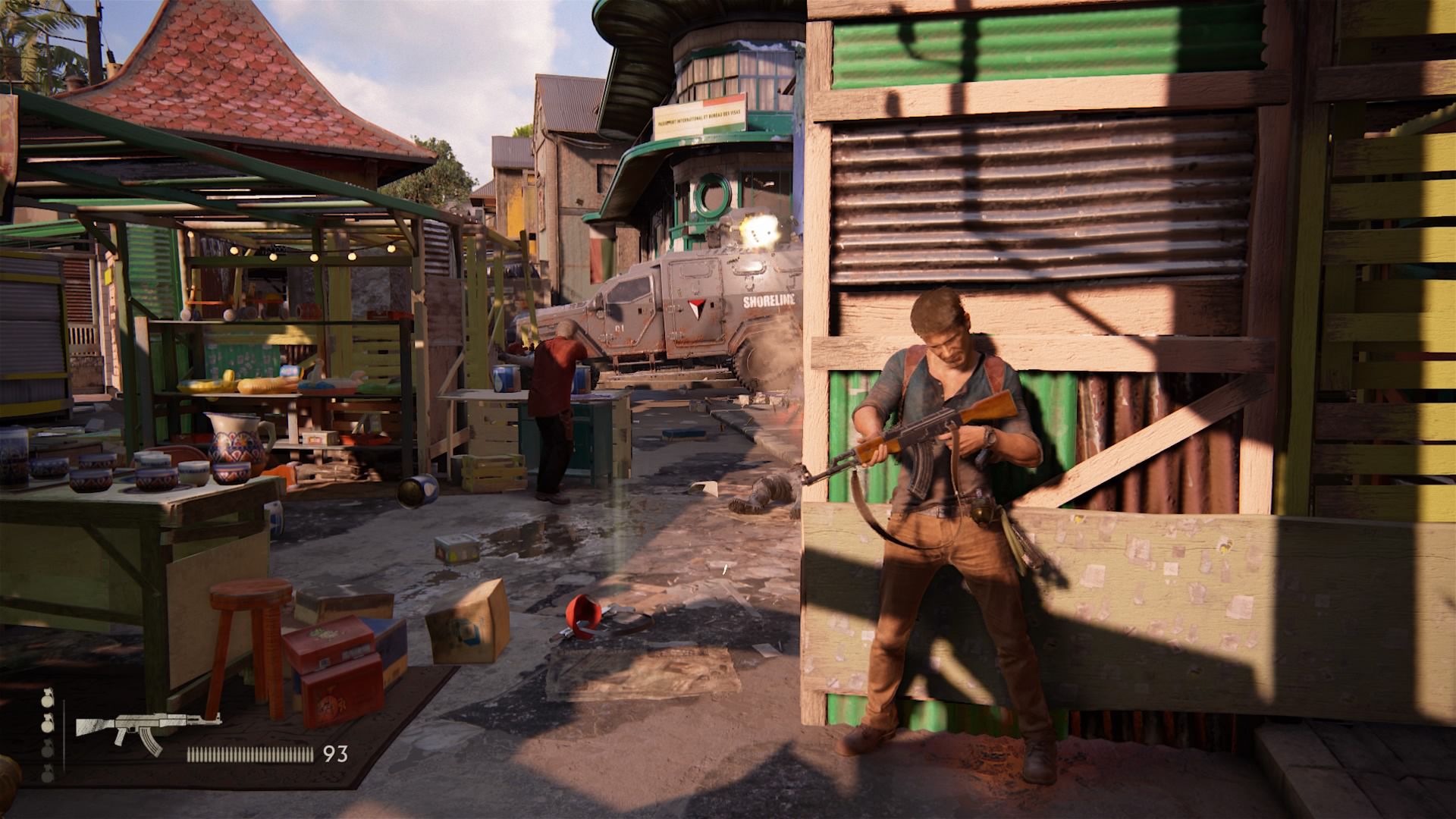Click the second grenade icon in the HUD

click(x=47, y=724)
